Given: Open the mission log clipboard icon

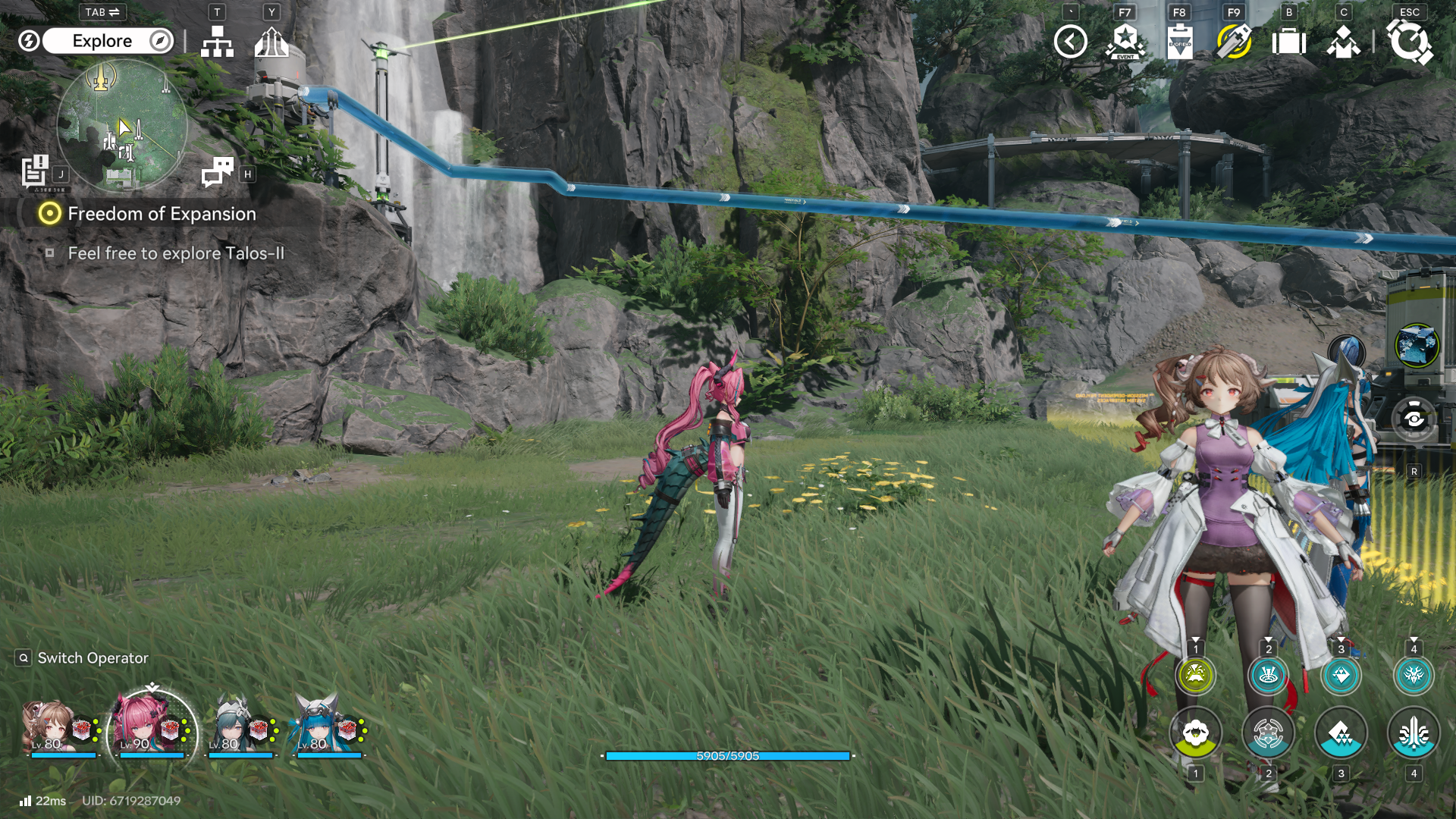Looking at the screenshot, I should click(35, 171).
